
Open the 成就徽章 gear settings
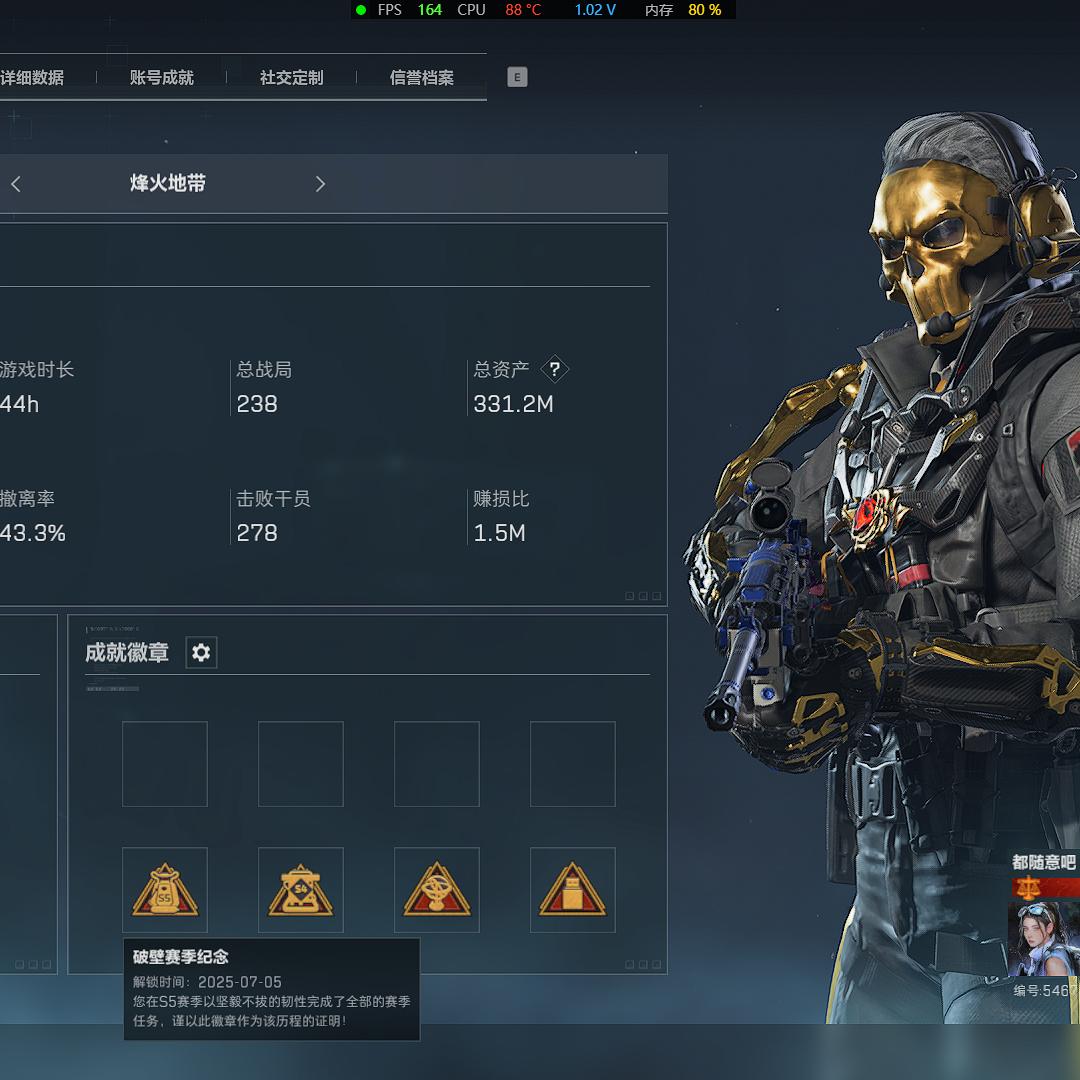click(x=201, y=653)
